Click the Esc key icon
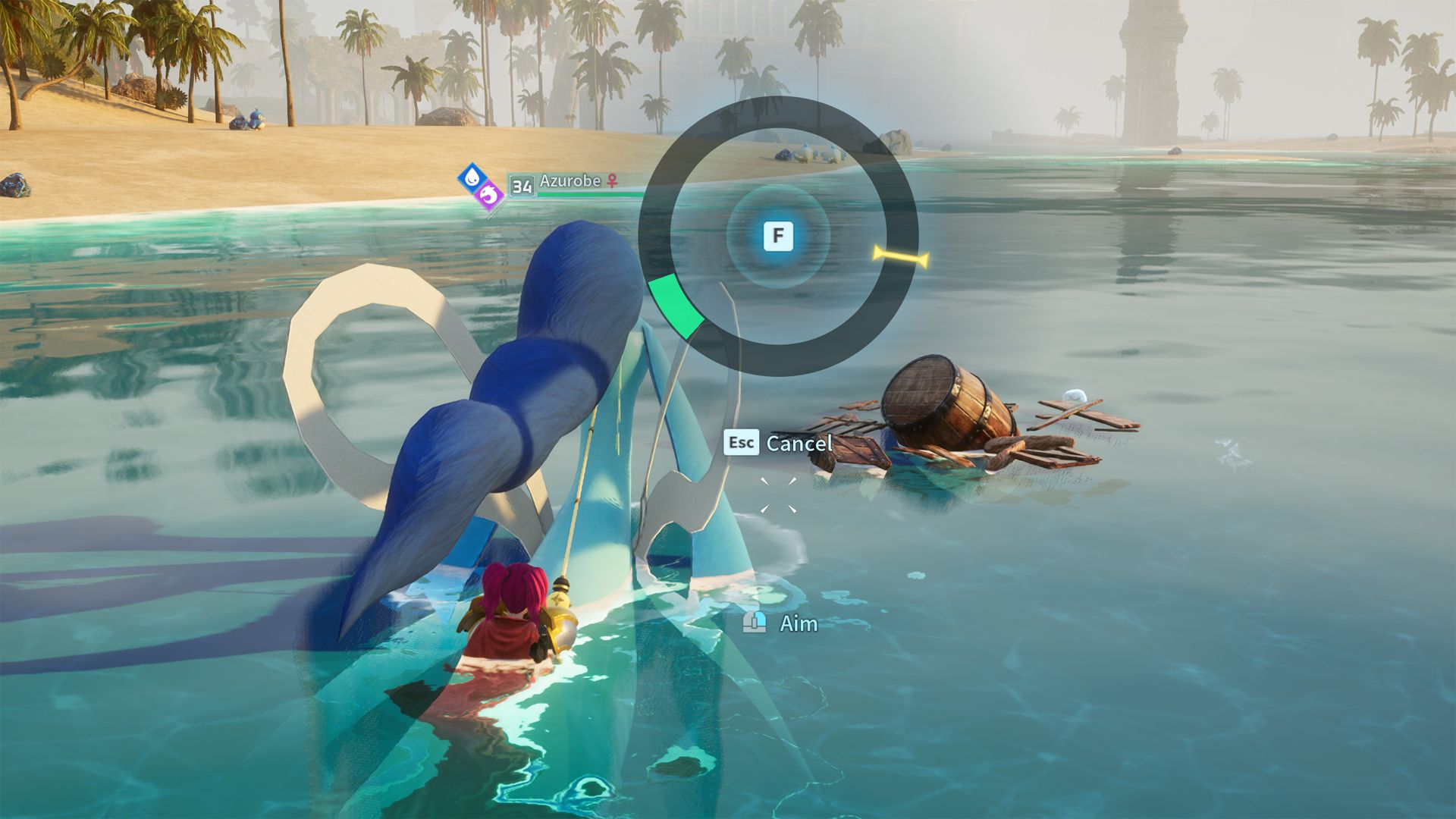 pyautogui.click(x=741, y=444)
